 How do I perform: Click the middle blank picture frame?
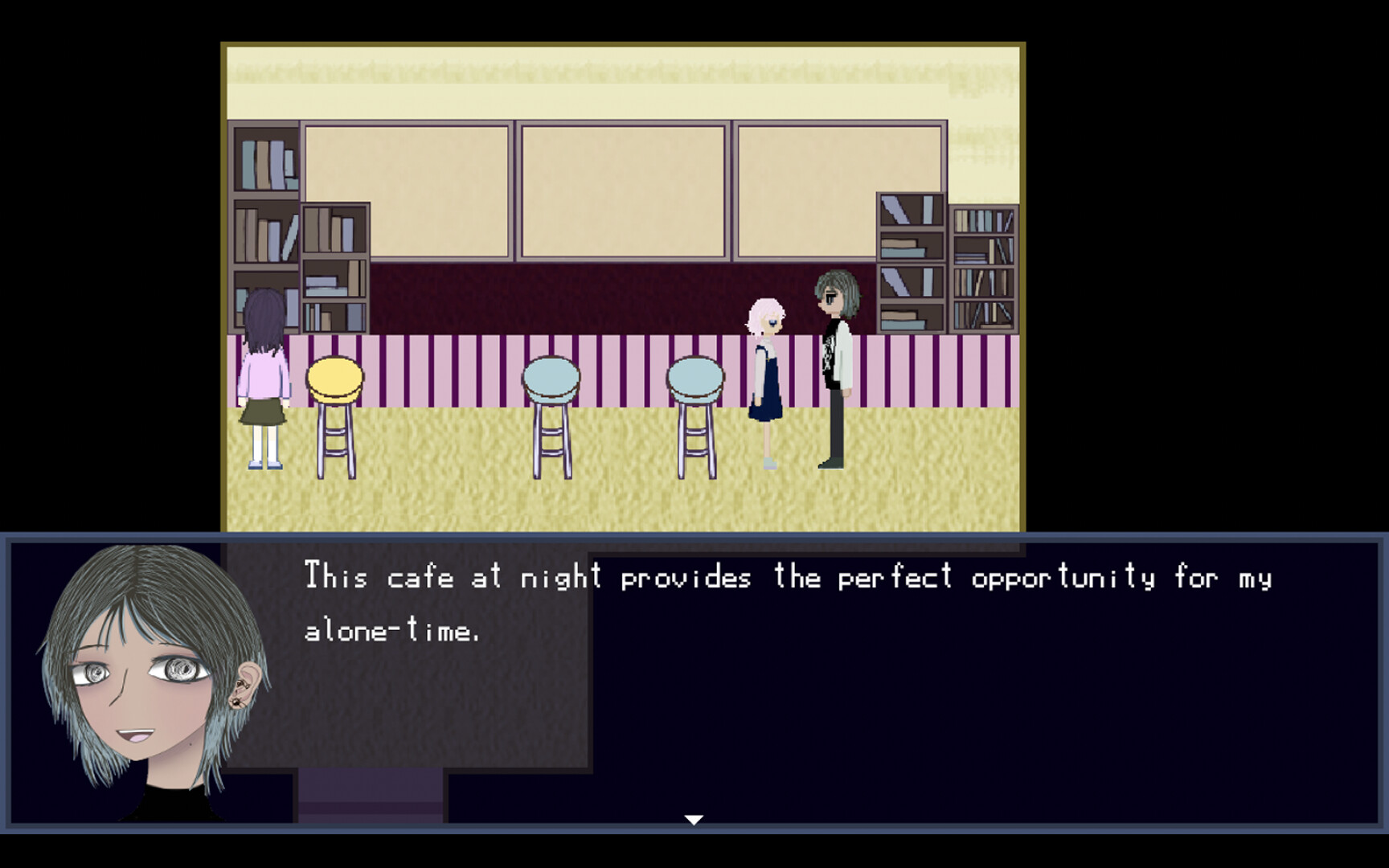tap(623, 189)
